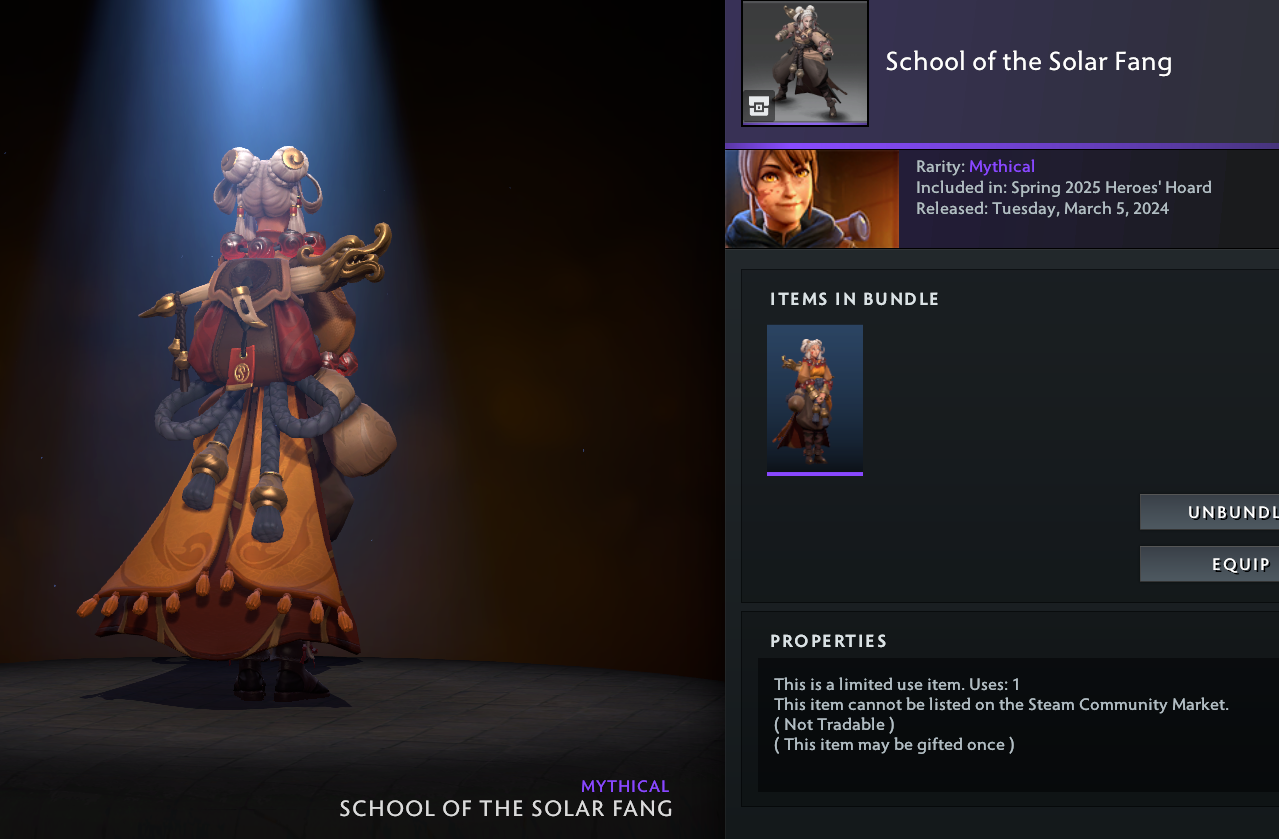
Task: Click the Marci hero portrait
Action: click(x=812, y=198)
